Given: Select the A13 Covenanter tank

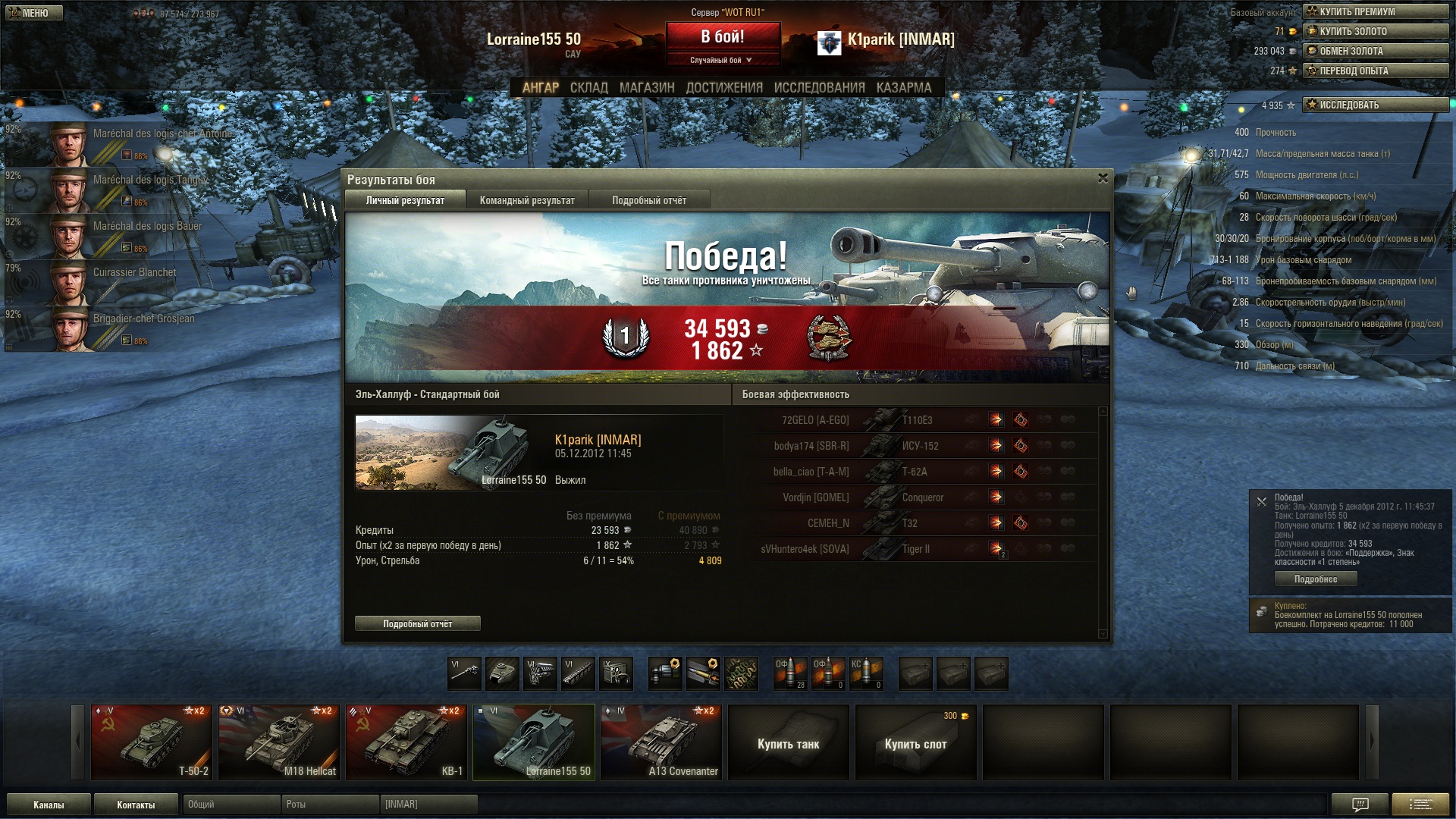Looking at the screenshot, I should pos(661,742).
